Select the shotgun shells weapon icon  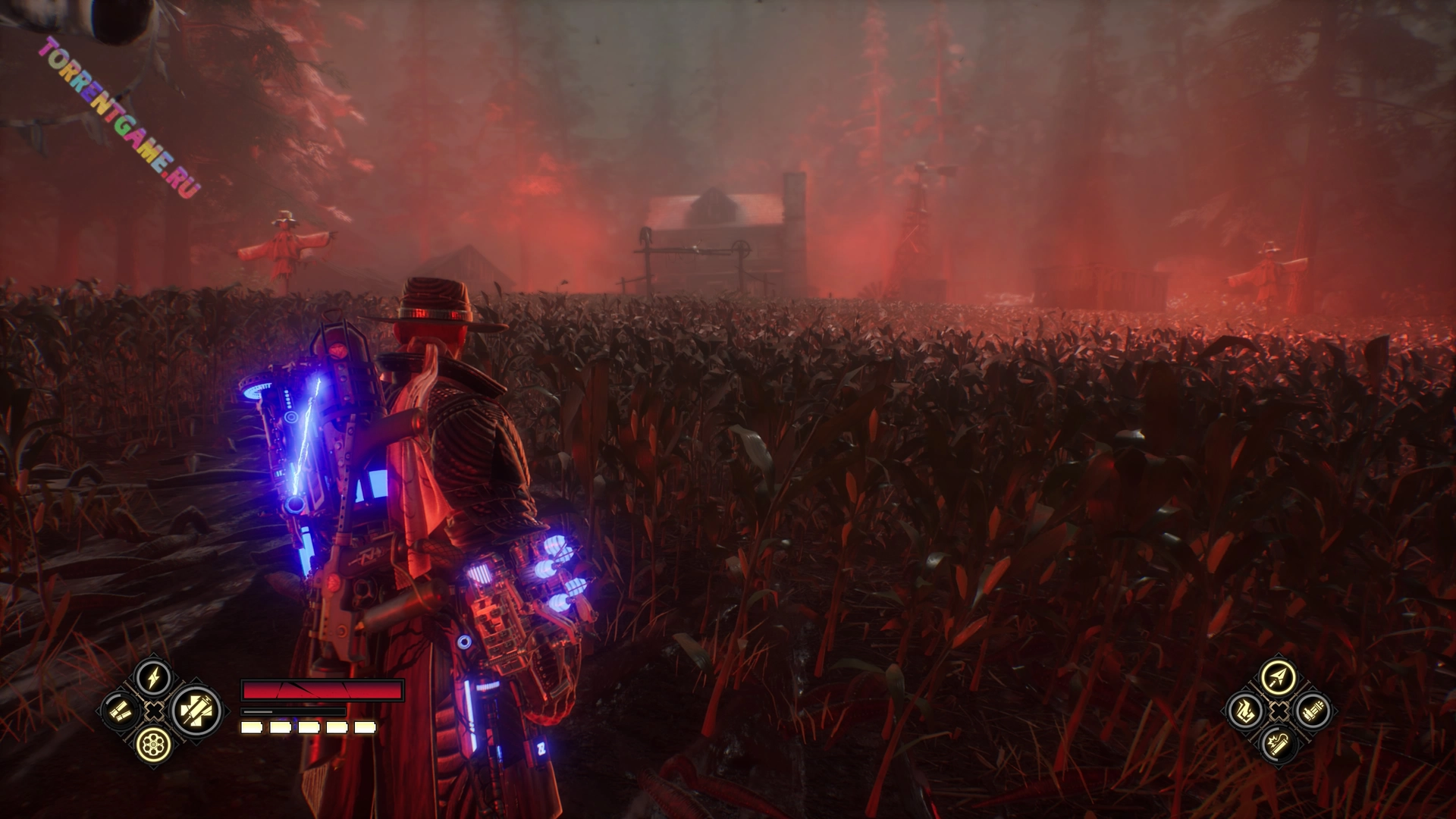coord(121,711)
